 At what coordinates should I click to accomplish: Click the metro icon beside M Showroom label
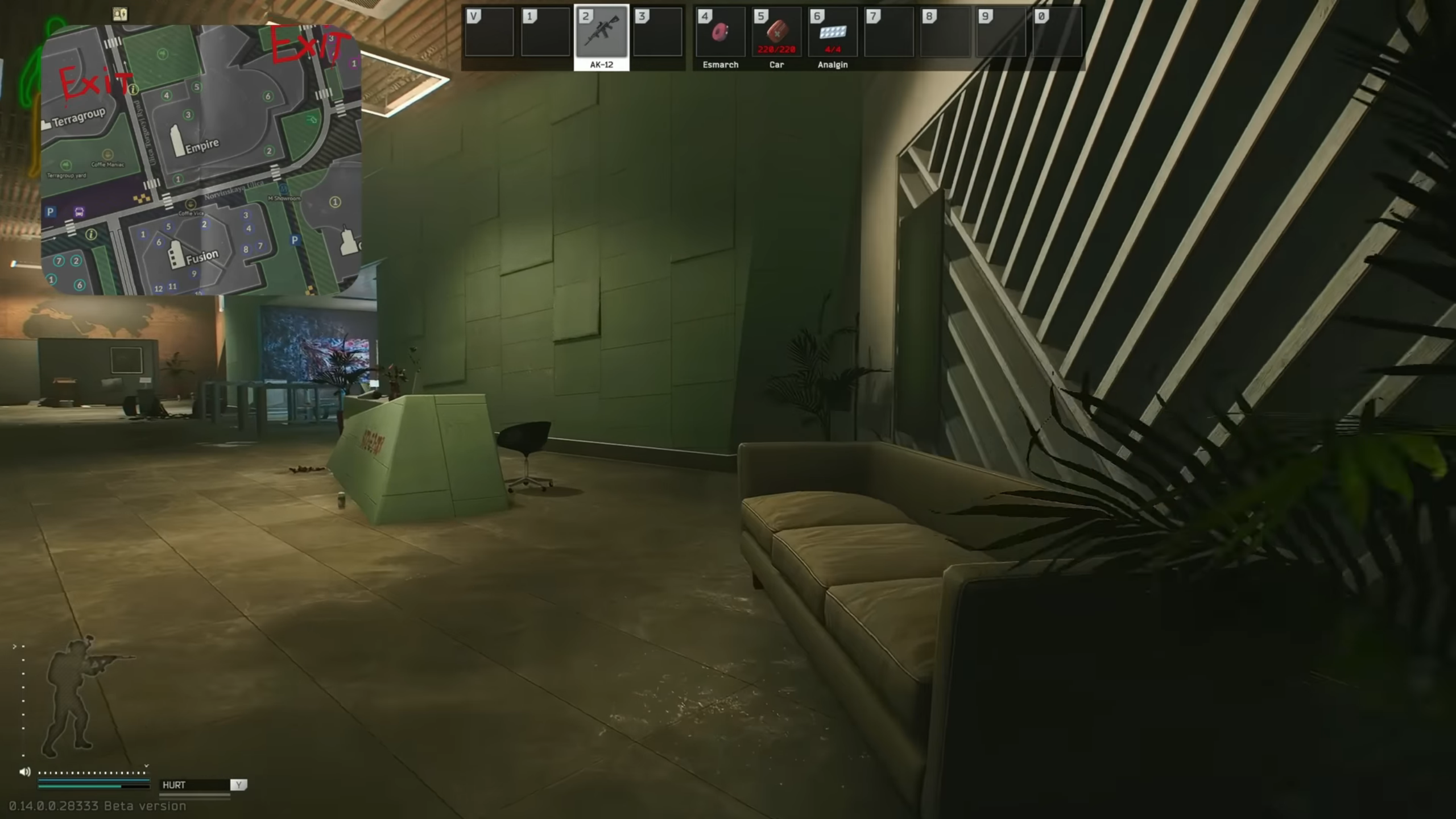(x=283, y=189)
